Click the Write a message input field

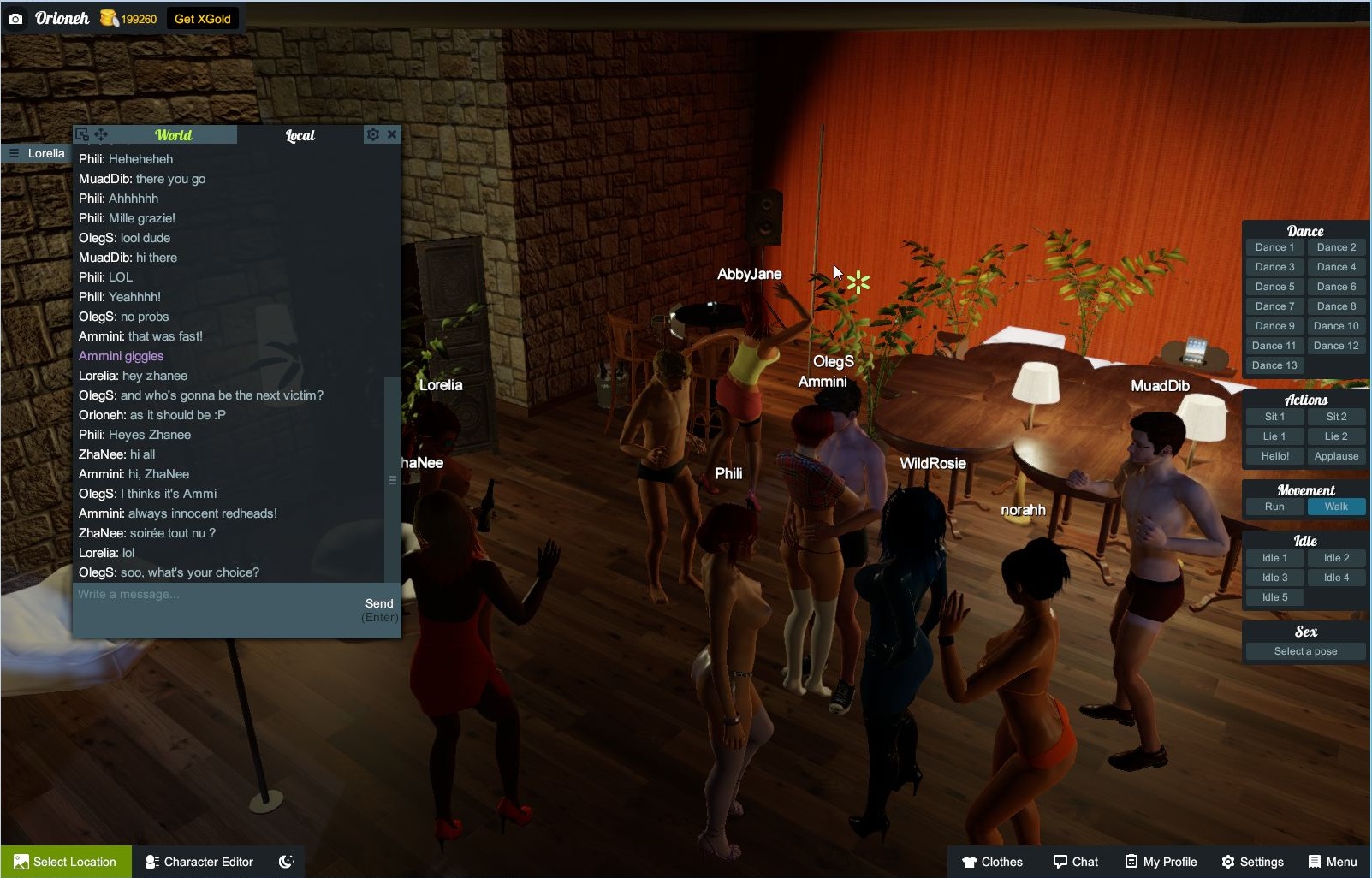(214, 595)
